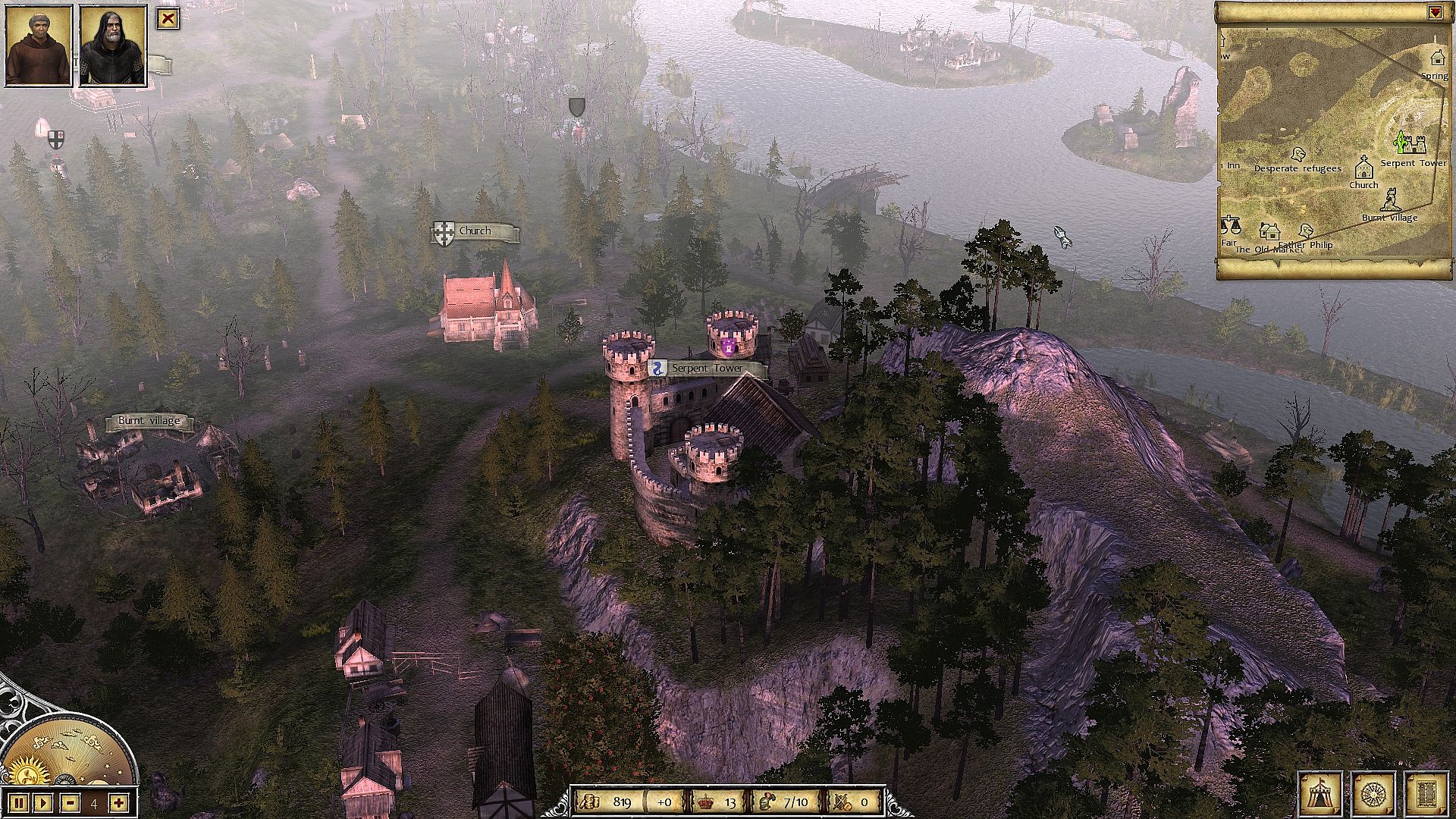This screenshot has width=1456, height=819.
Task: Increase game speed with the plus button
Action: coord(118,802)
